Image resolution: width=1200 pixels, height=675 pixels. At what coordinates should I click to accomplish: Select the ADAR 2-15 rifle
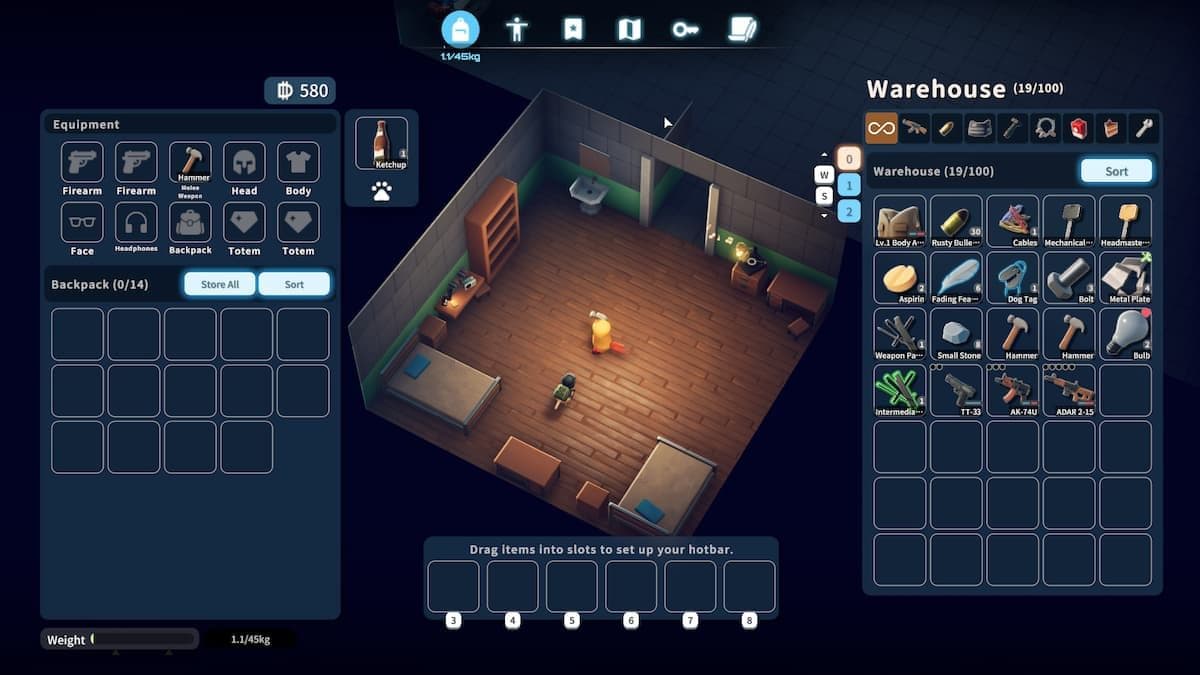coord(1069,390)
